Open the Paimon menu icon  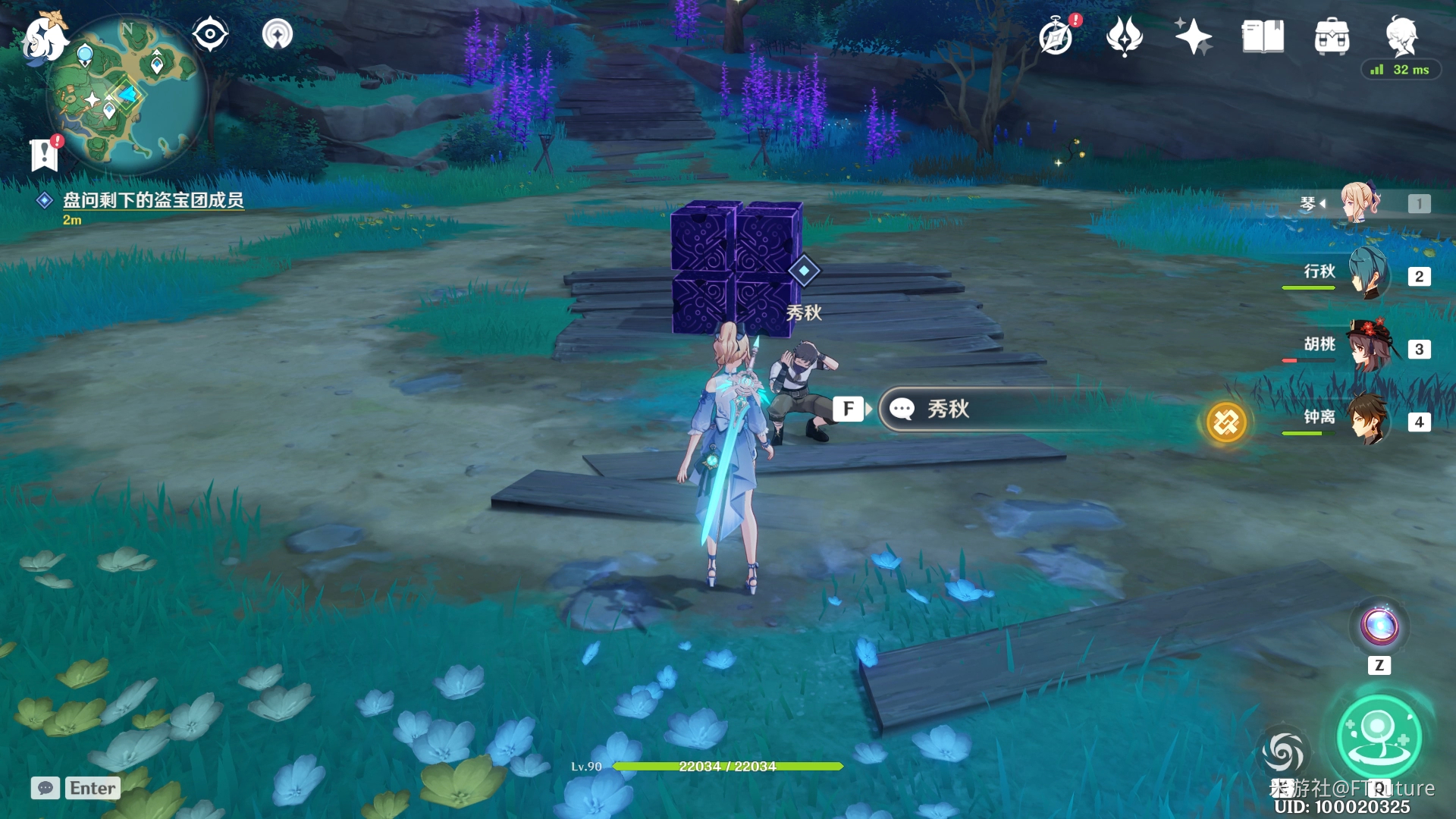coord(44,36)
